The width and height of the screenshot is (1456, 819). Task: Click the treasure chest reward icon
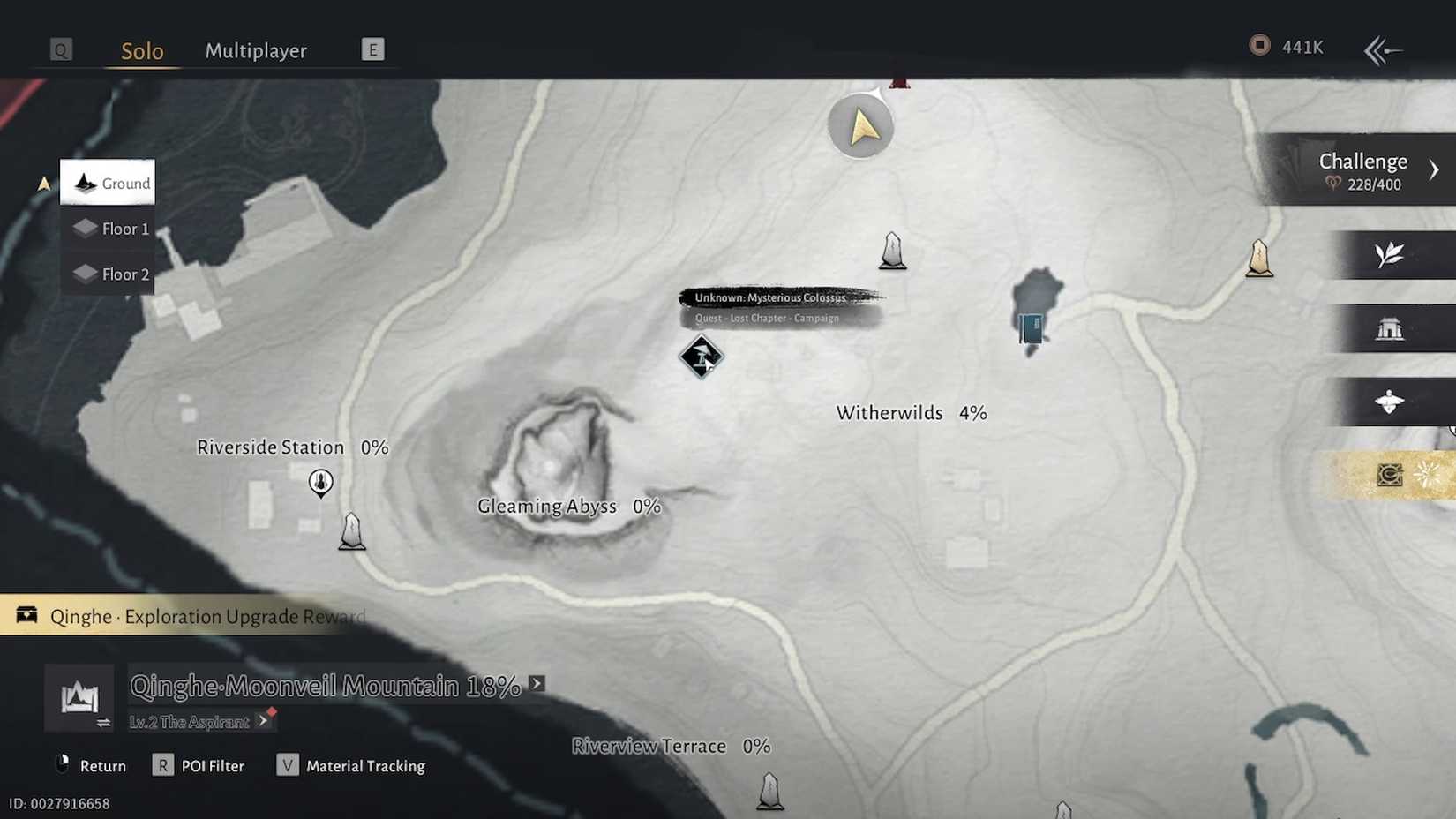(x=26, y=615)
